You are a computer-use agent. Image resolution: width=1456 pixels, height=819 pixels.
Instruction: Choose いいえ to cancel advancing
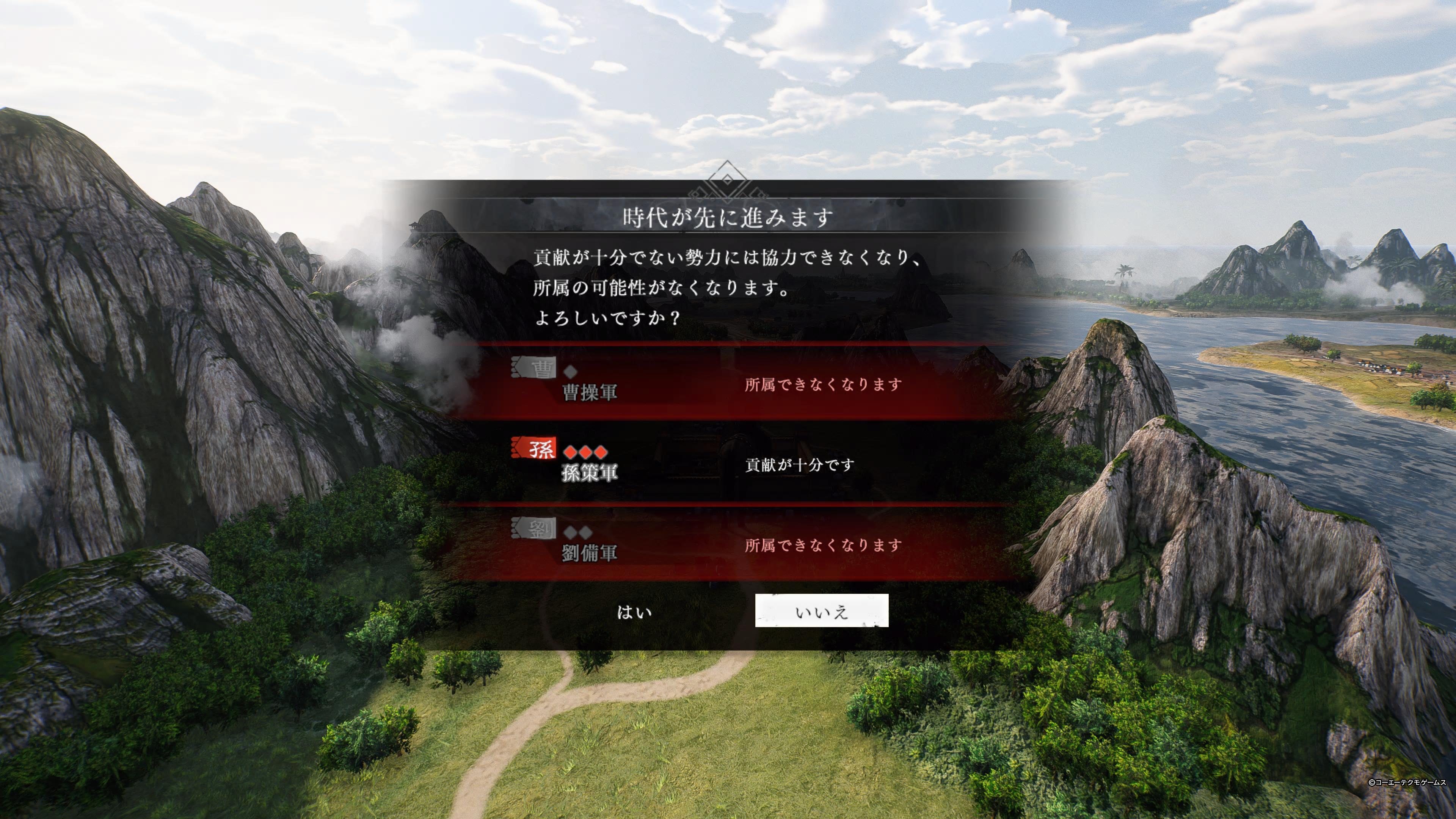[x=821, y=611]
